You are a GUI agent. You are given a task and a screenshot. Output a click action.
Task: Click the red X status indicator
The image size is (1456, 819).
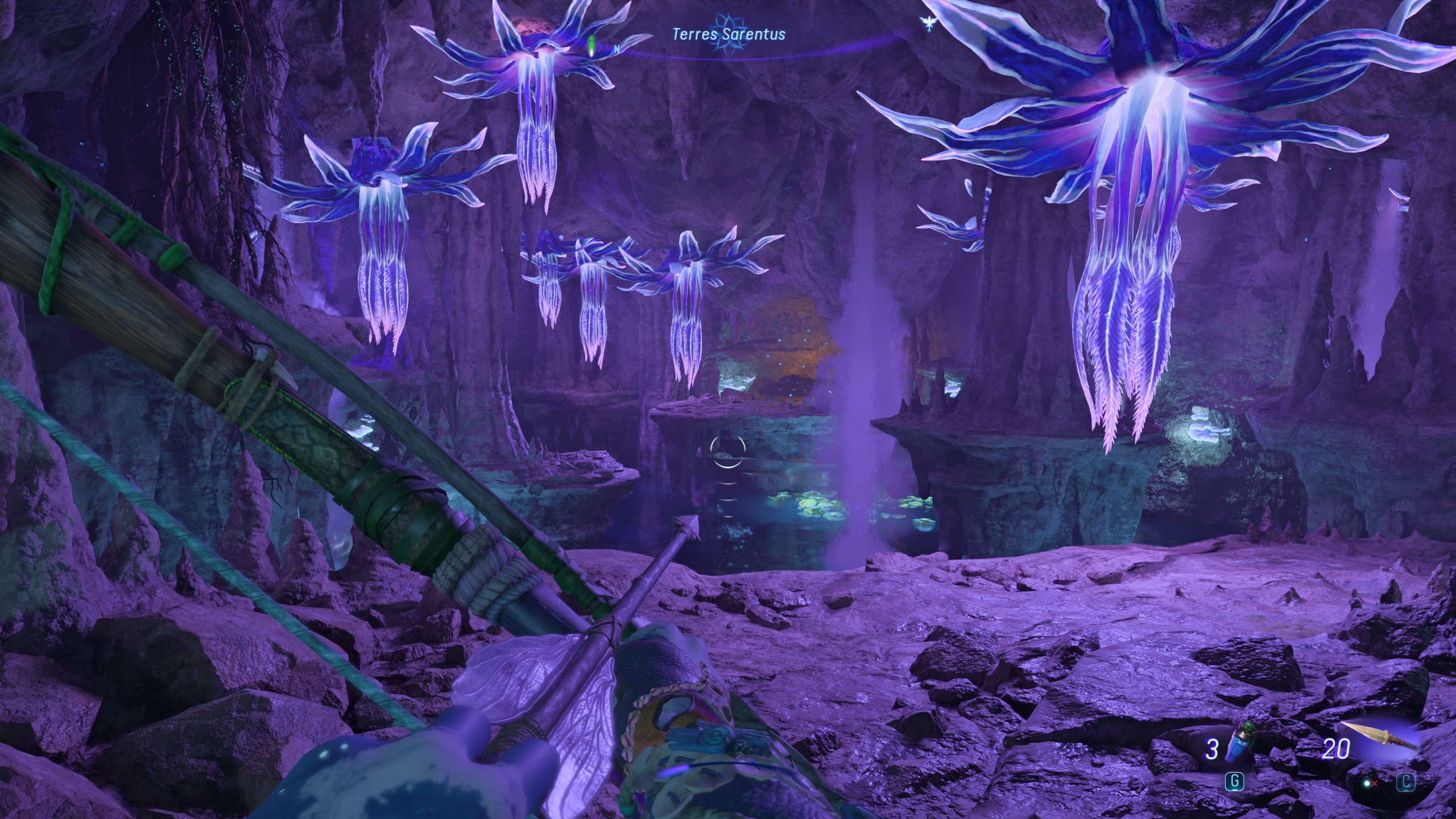[1374, 783]
